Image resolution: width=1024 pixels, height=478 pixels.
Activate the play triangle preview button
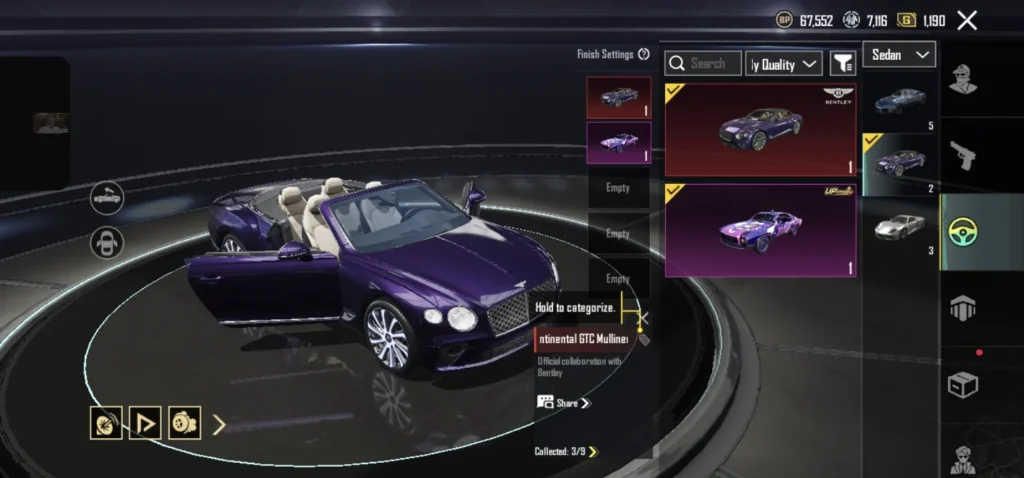pos(145,424)
